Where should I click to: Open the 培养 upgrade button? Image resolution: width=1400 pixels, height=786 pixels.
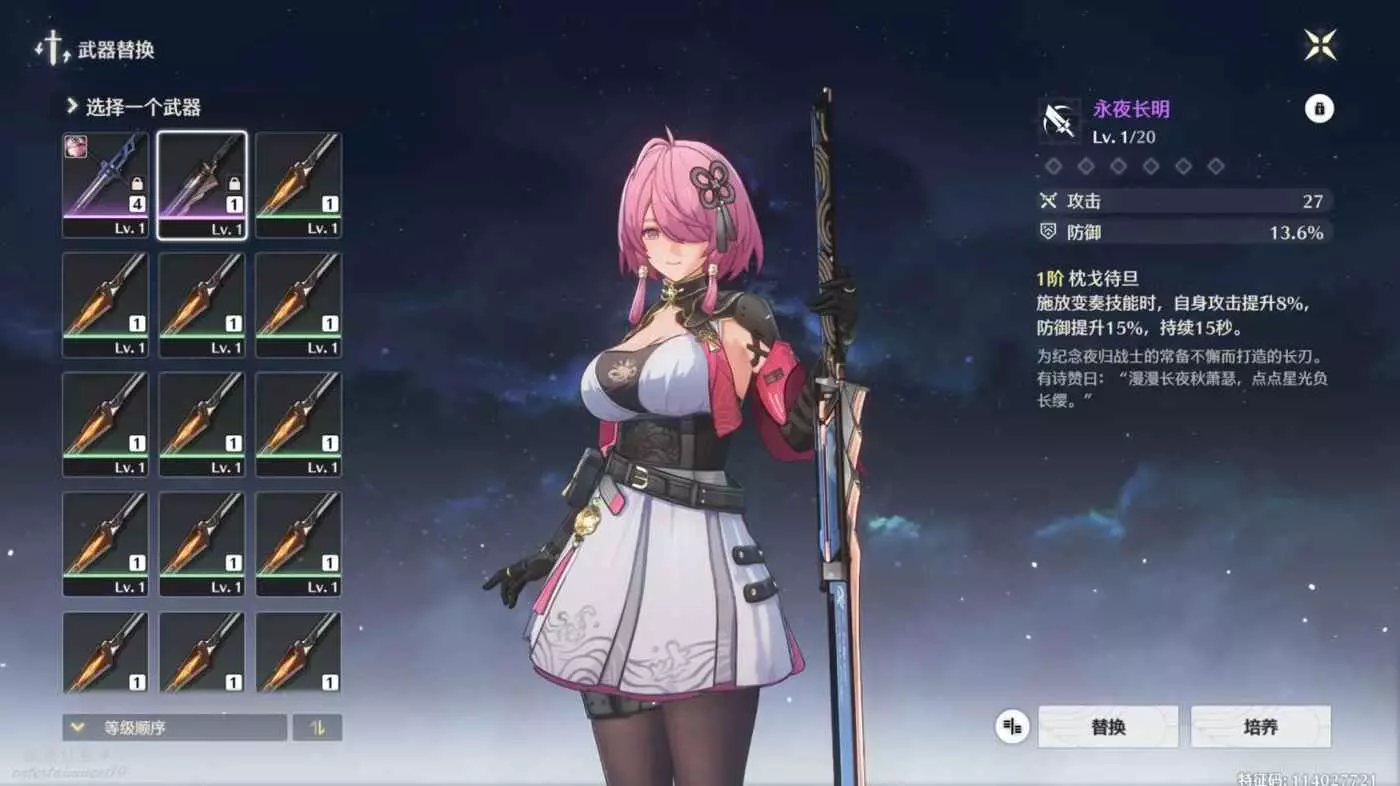pos(1260,727)
